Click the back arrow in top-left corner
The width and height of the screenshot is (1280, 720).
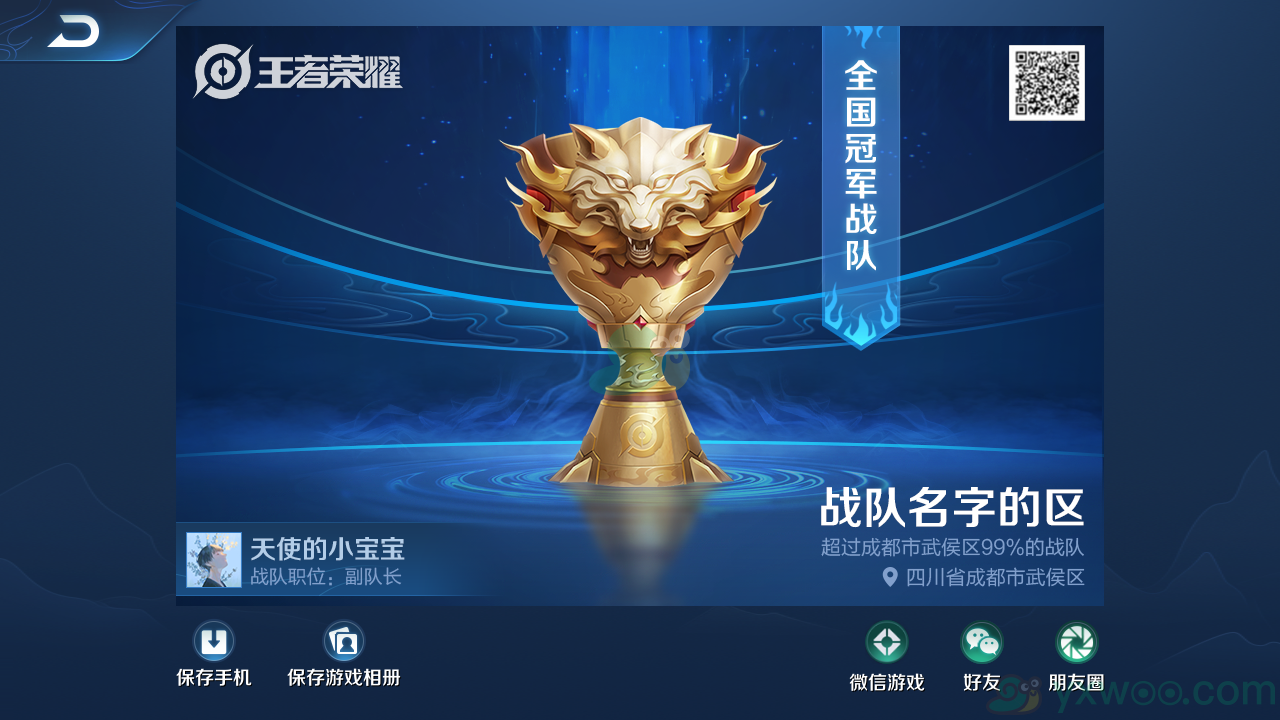(x=75, y=30)
